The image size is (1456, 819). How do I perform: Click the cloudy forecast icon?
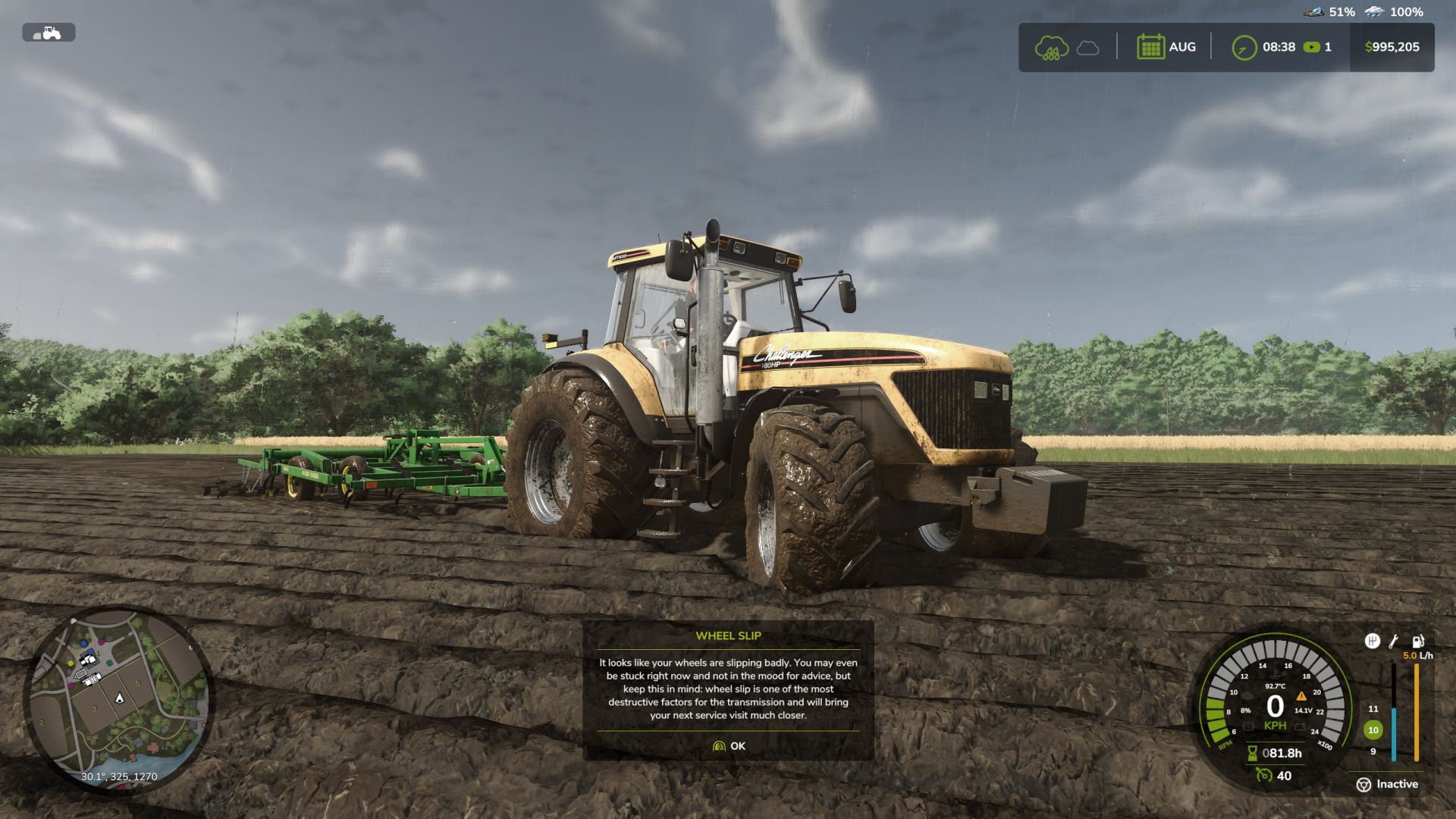[x=1087, y=48]
